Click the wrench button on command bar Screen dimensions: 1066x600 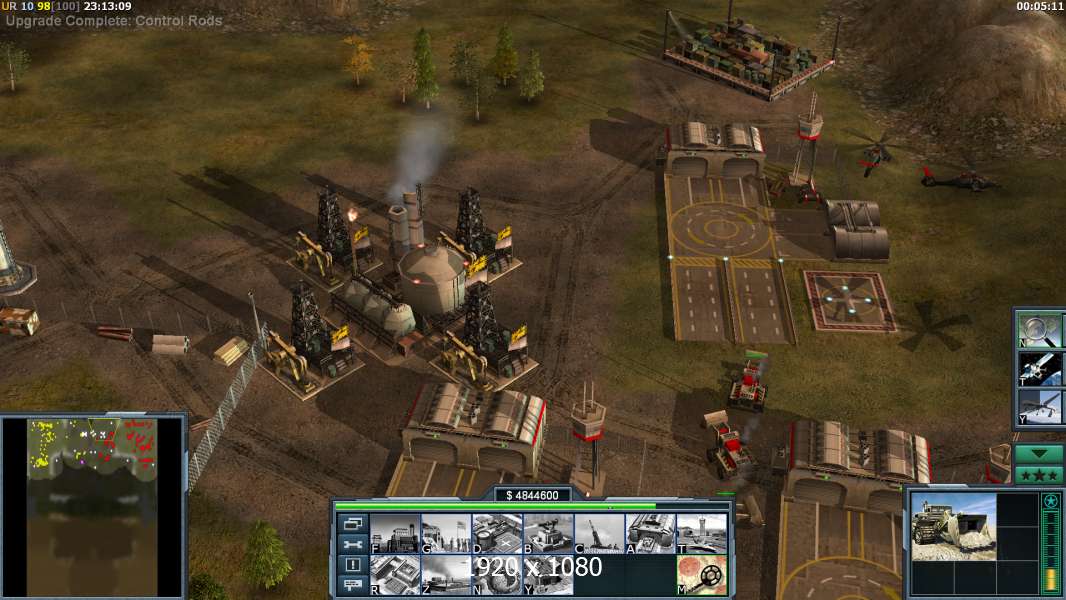352,545
